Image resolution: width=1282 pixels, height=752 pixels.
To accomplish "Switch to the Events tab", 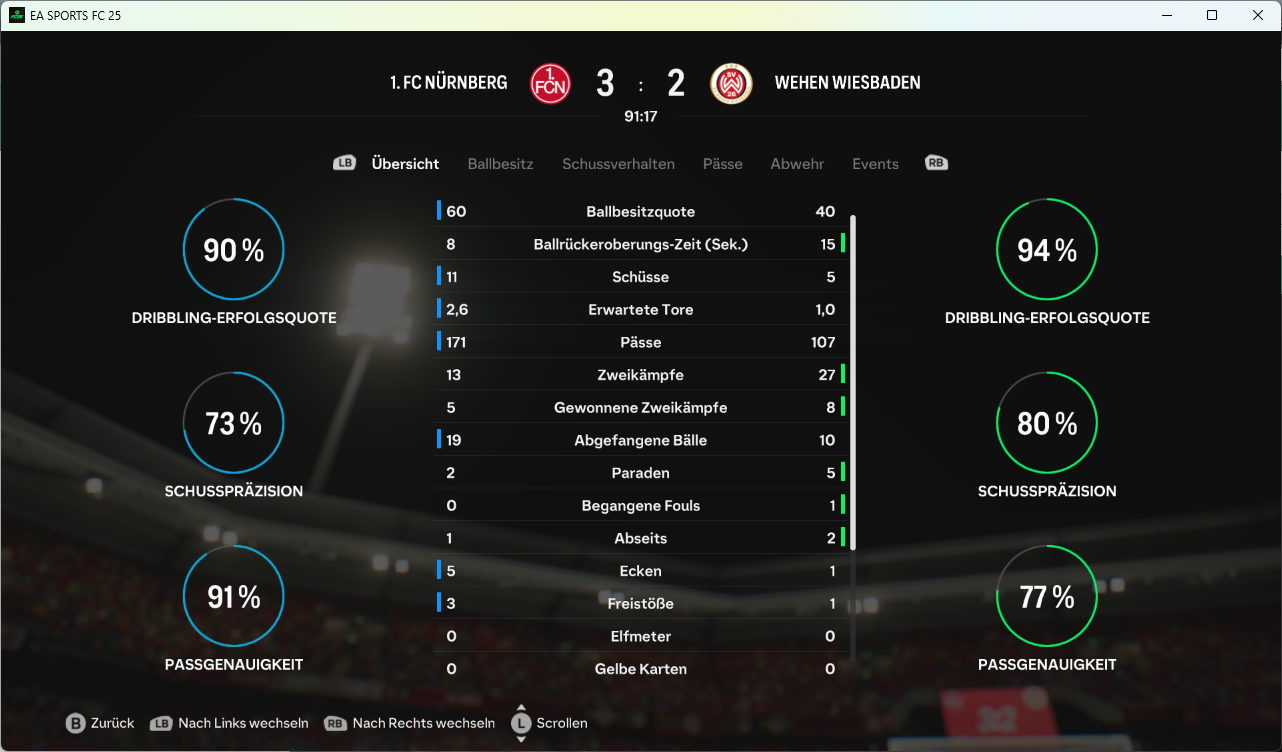I will click(875, 164).
